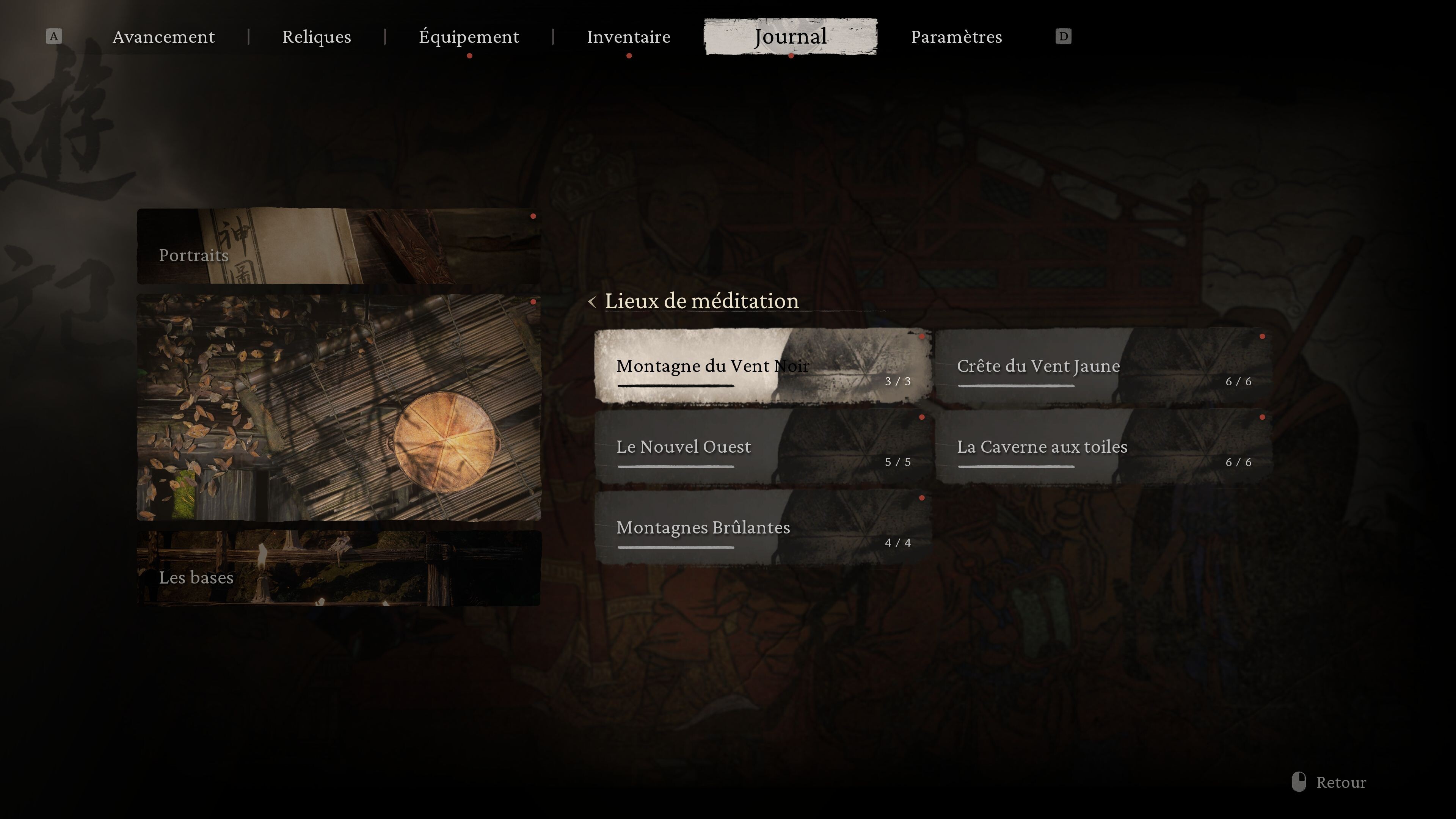This screenshot has width=1456, height=819.
Task: Open the Portraits journal section
Action: pyautogui.click(x=339, y=246)
